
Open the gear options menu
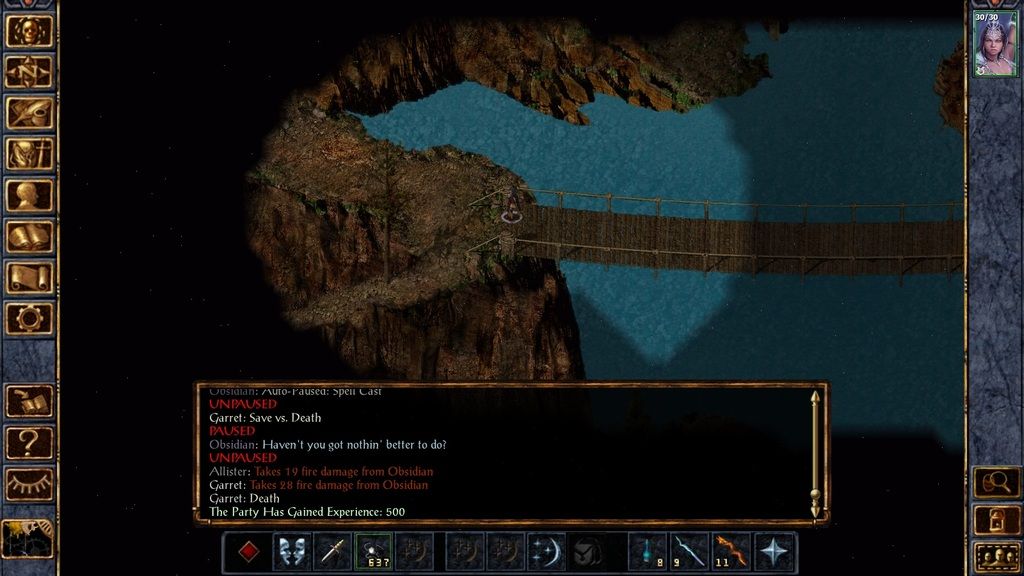point(29,318)
